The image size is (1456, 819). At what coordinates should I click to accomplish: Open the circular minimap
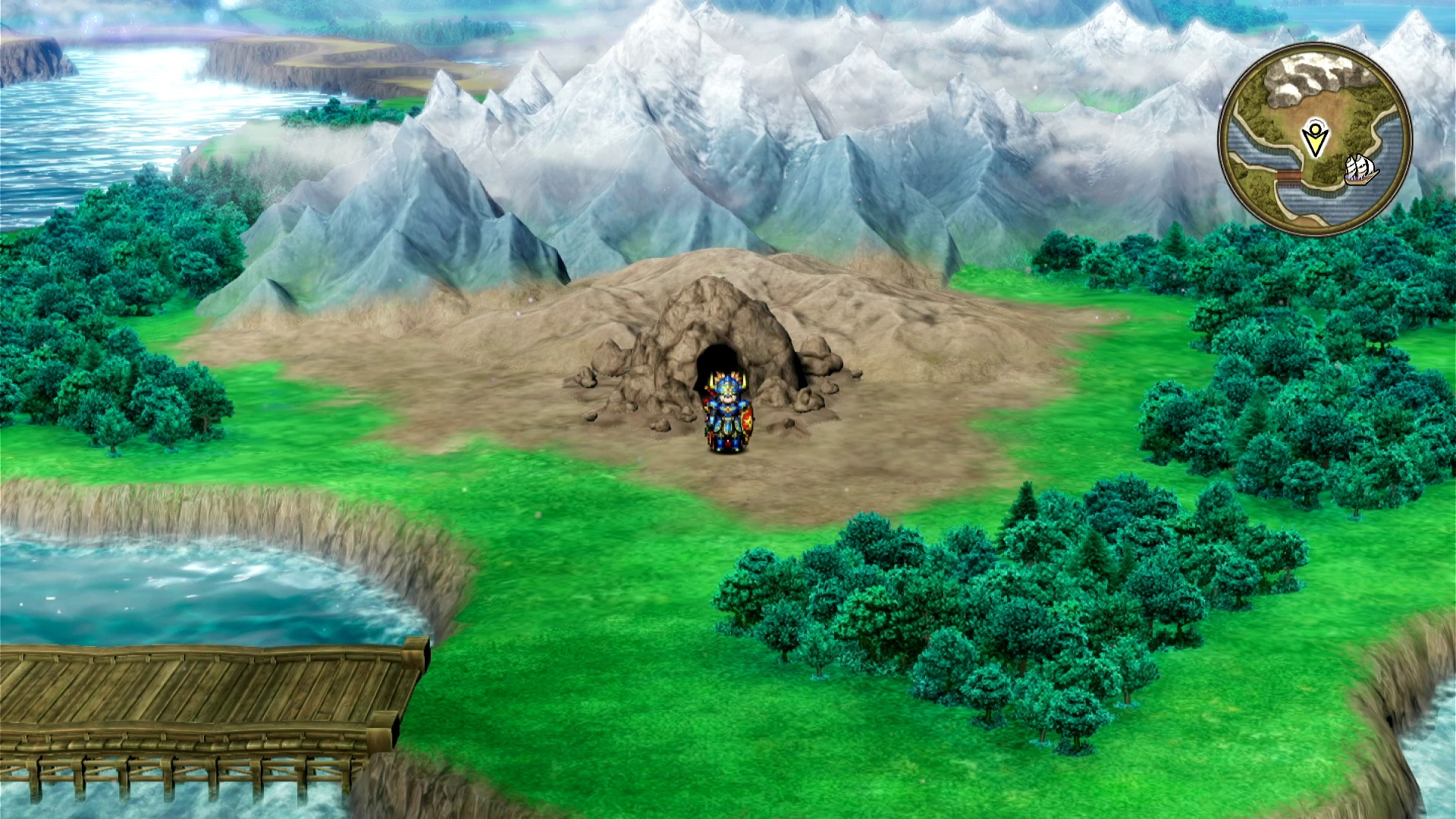[1315, 139]
